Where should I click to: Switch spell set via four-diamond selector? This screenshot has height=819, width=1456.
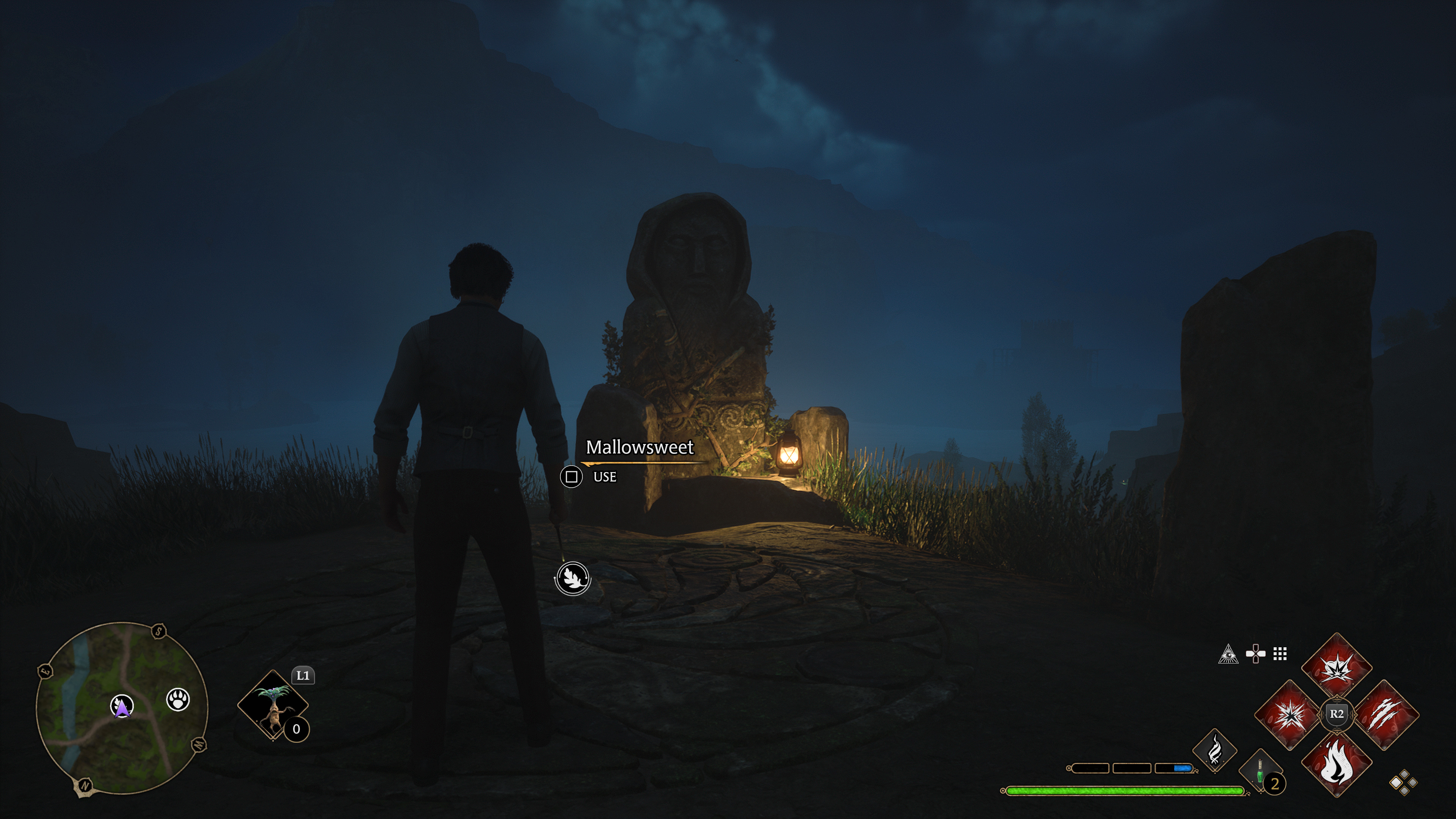click(1403, 783)
